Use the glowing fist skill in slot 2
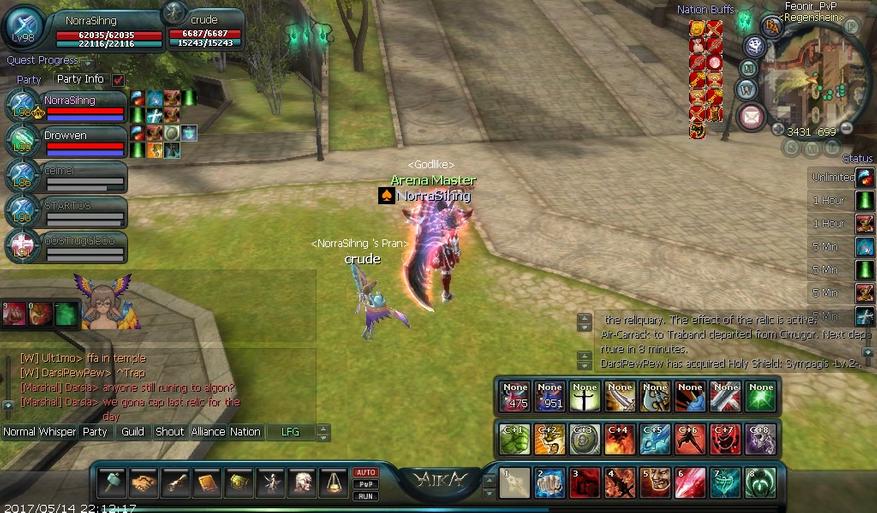Image resolution: width=877 pixels, height=513 pixels. coord(549,483)
